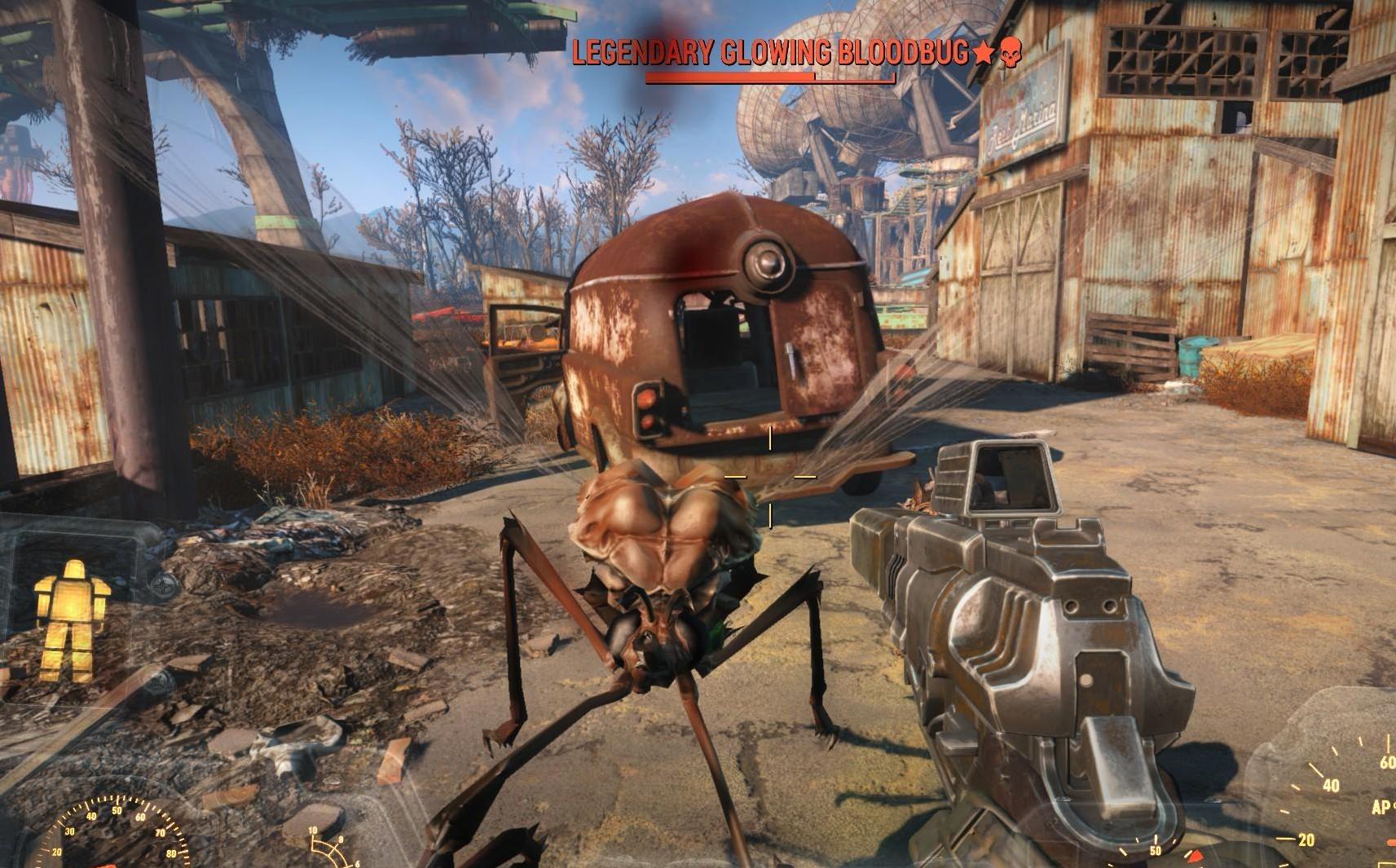Click the legendary star icon beside Bloodbug name
Image resolution: width=1396 pixels, height=868 pixels.
[x=984, y=54]
